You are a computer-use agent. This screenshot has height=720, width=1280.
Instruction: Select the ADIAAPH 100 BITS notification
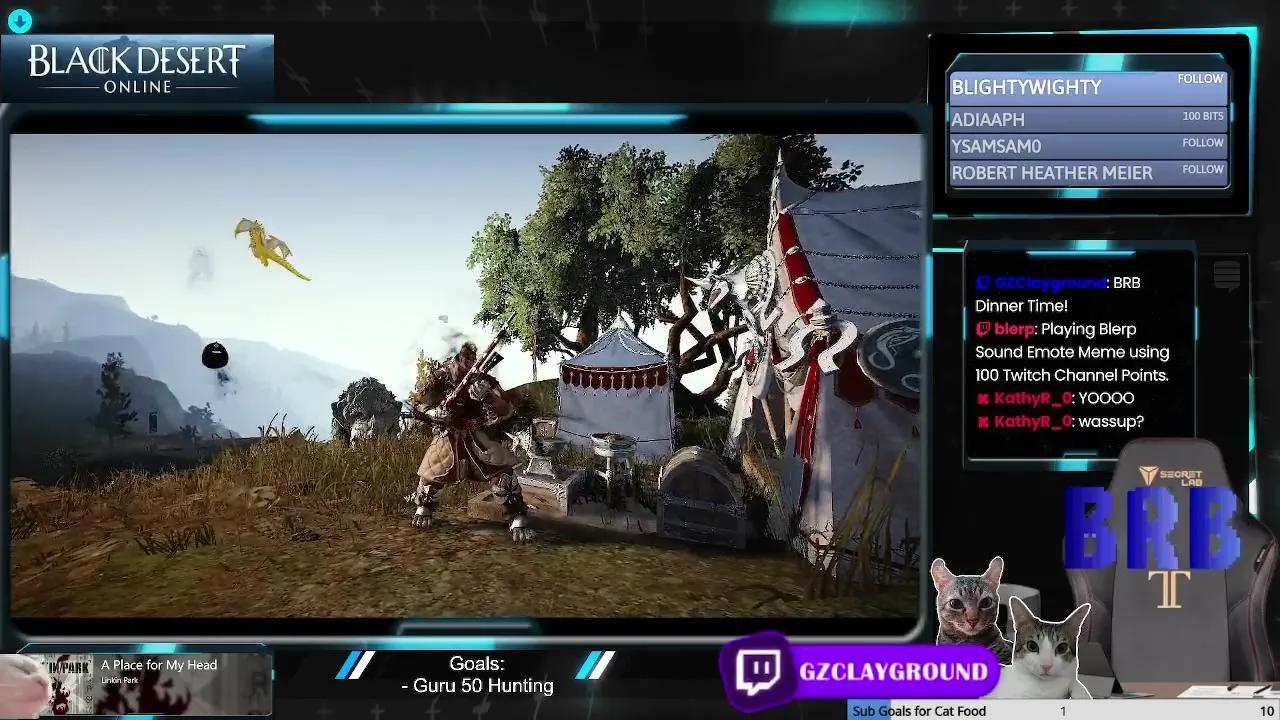point(1090,118)
